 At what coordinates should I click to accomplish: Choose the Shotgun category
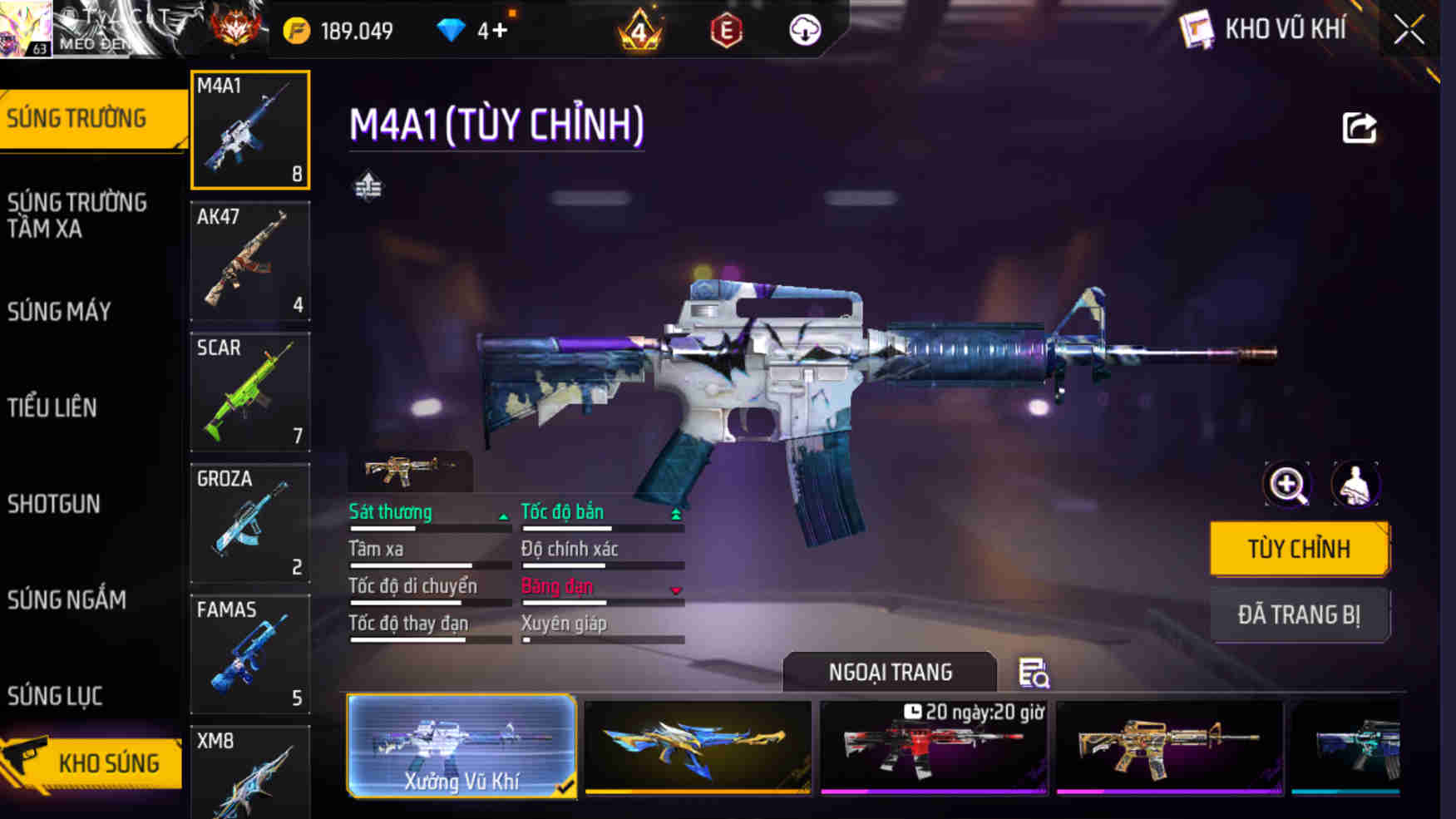click(x=54, y=504)
